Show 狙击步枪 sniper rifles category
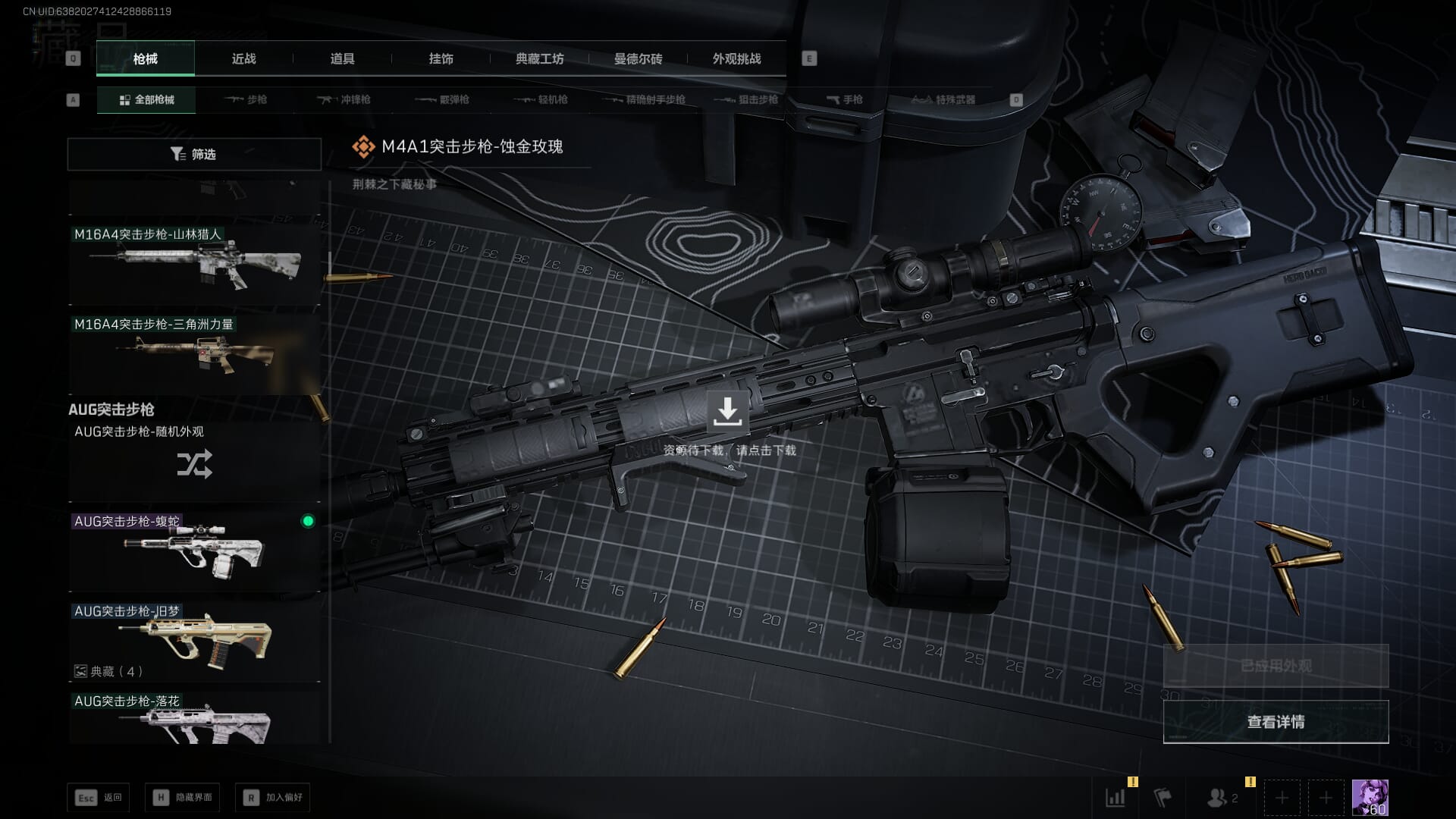The image size is (1456, 819). (x=747, y=99)
